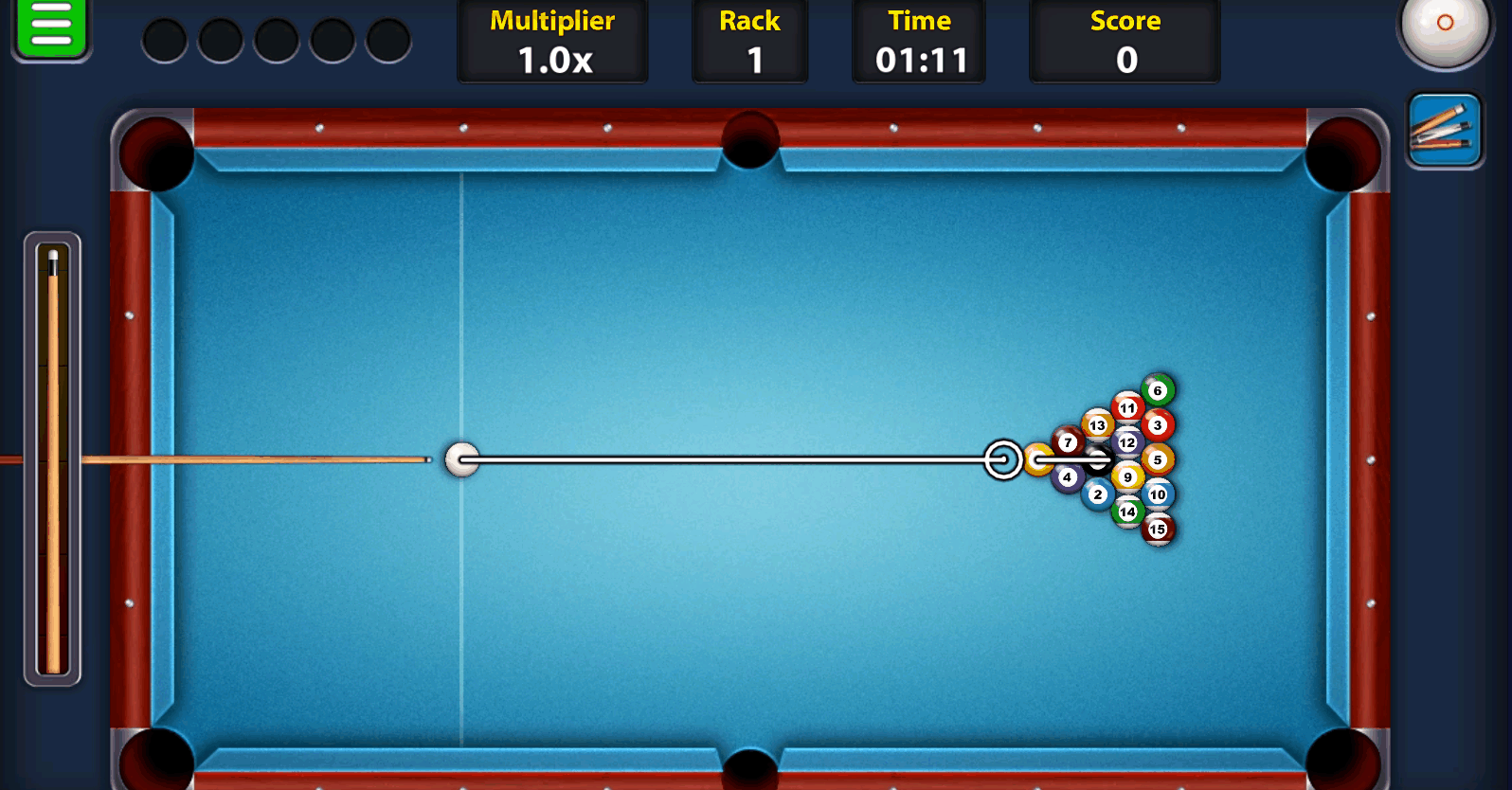Image resolution: width=1512 pixels, height=790 pixels.
Task: Click the green 6 ball
Action: pyautogui.click(x=1156, y=389)
